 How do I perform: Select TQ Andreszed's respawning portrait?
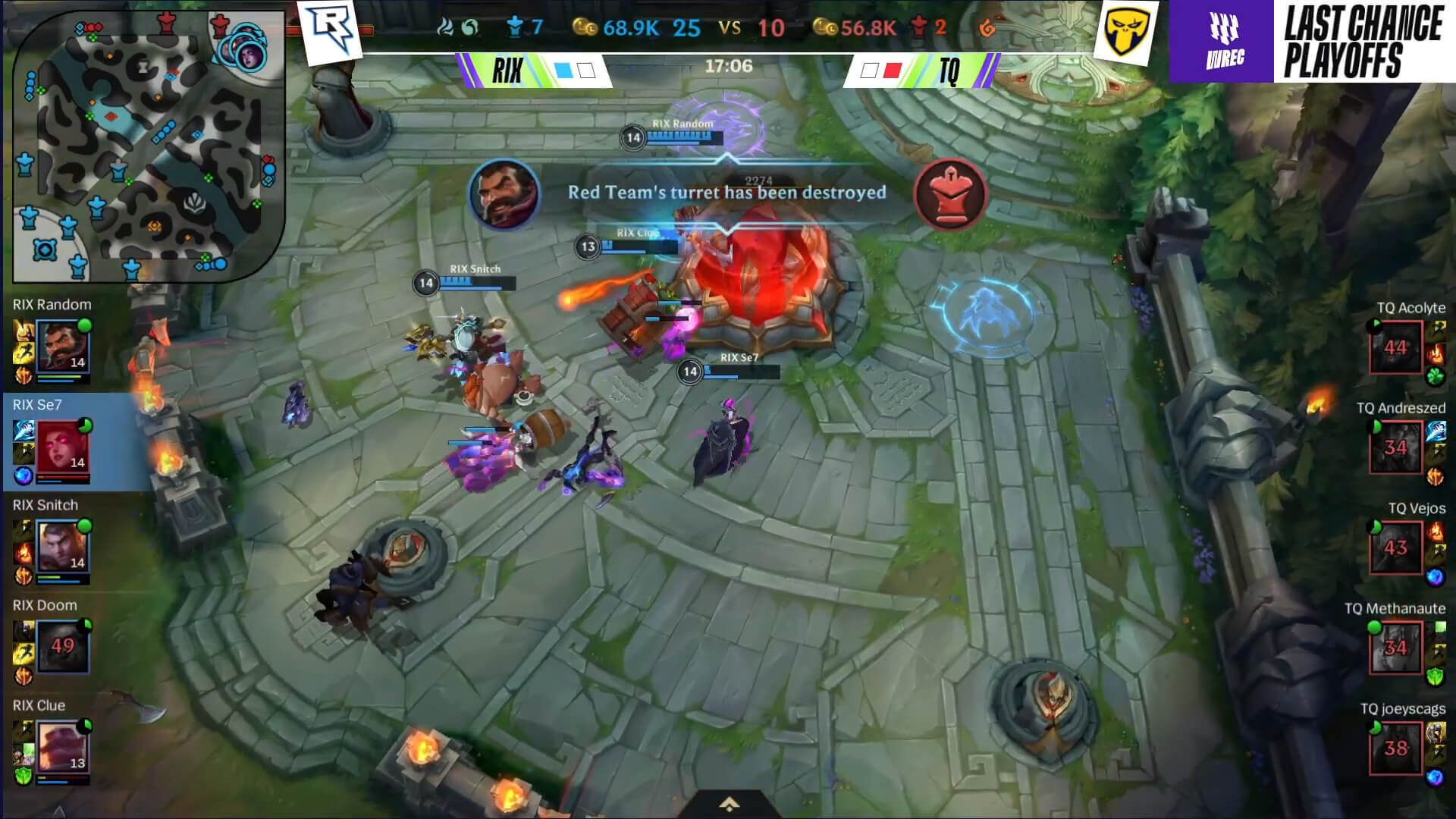pyautogui.click(x=1395, y=447)
